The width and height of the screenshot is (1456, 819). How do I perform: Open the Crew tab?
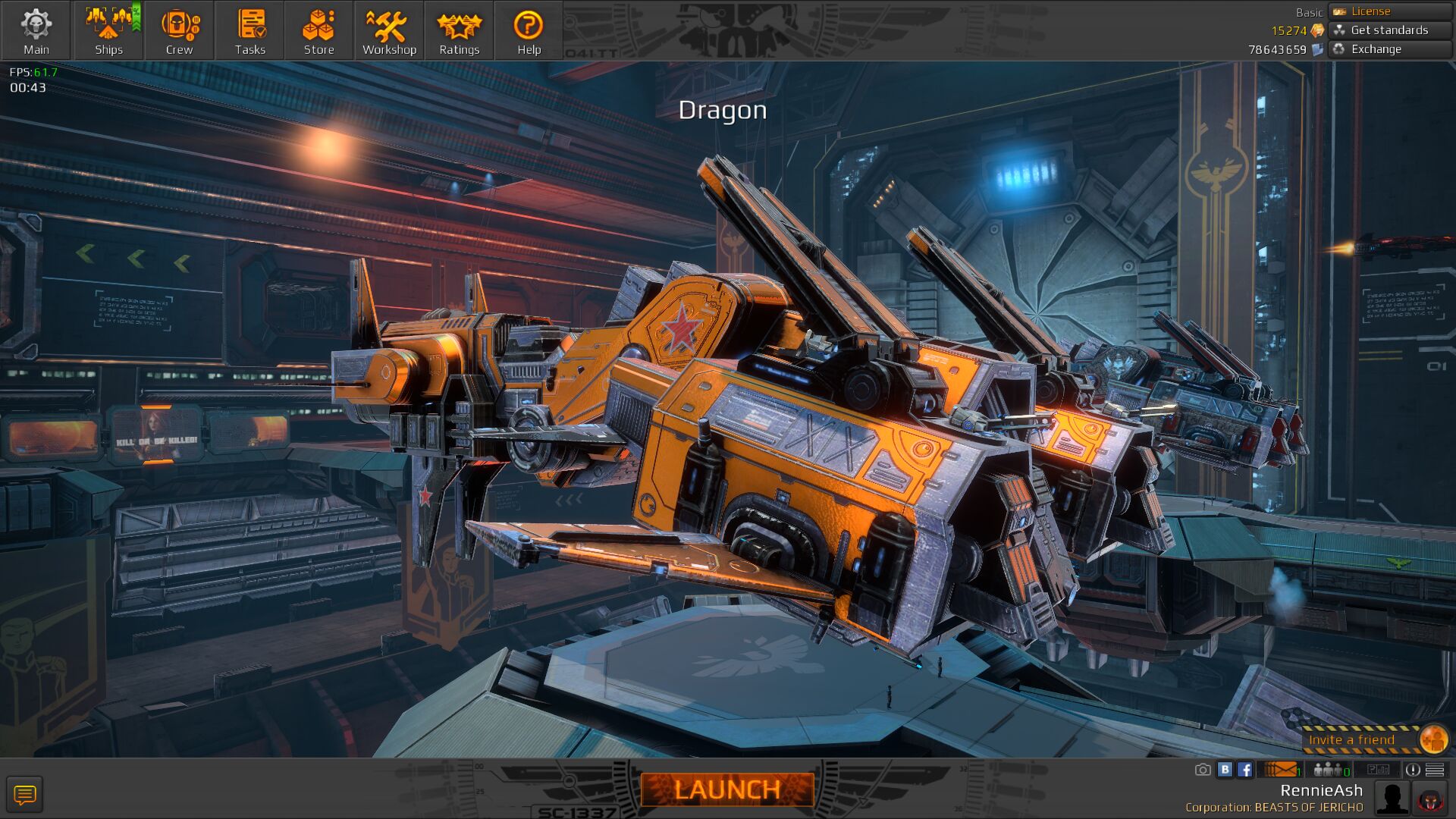point(179,31)
